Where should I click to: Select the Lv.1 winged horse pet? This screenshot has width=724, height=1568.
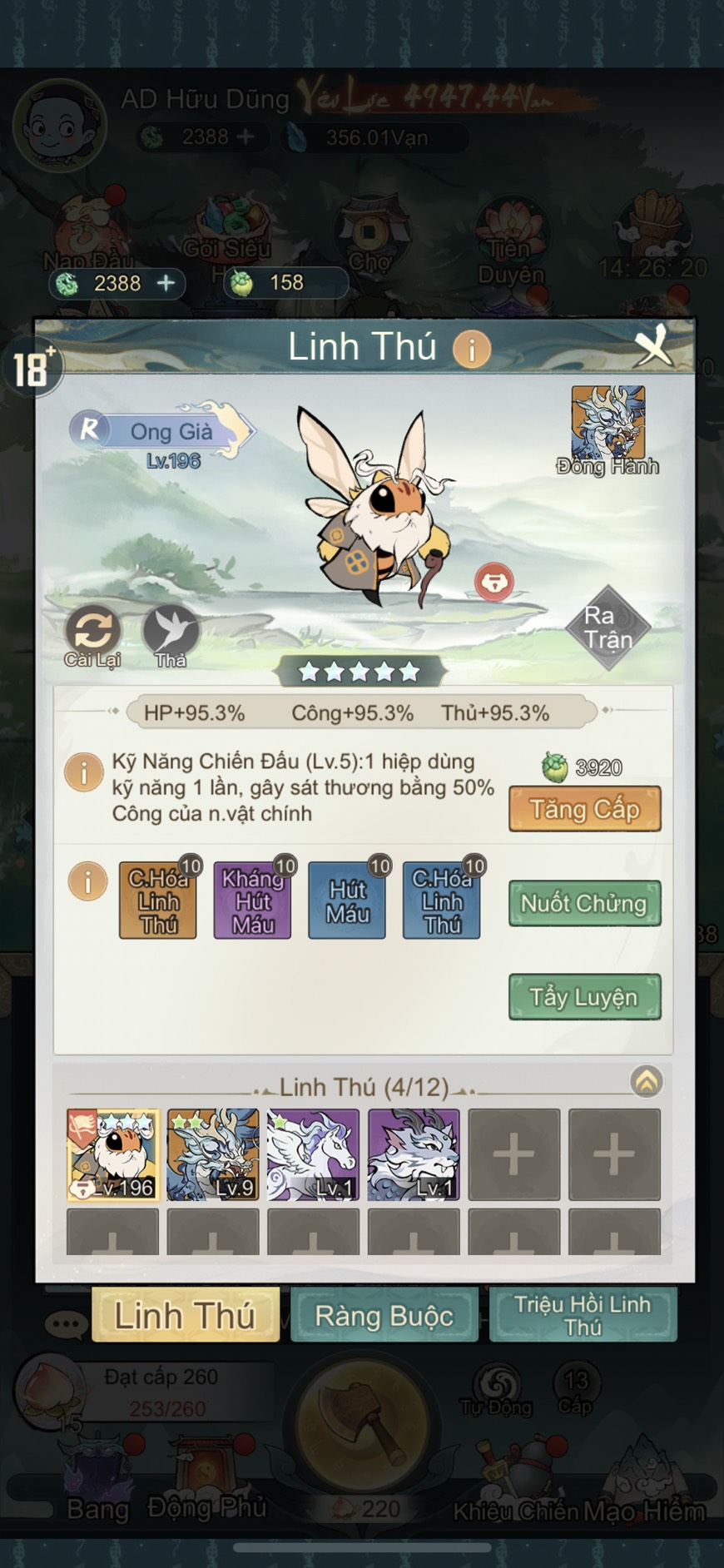click(x=313, y=1154)
